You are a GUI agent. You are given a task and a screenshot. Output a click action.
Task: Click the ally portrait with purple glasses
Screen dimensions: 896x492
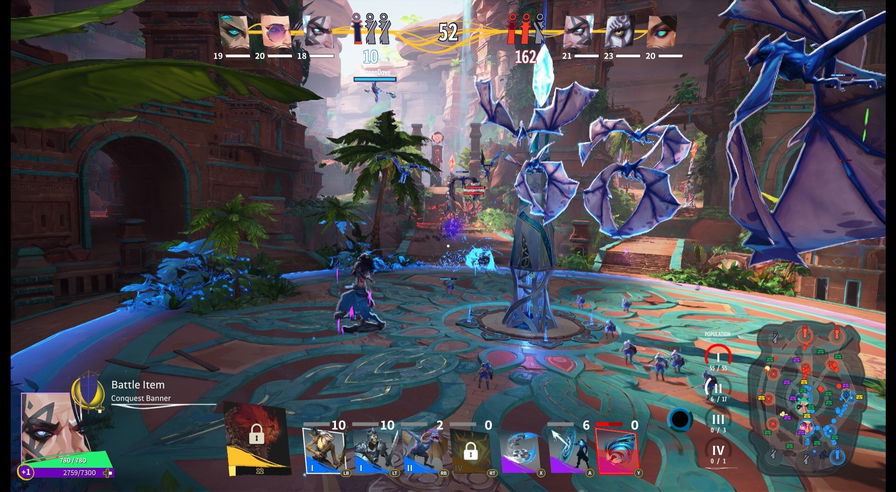tap(276, 31)
